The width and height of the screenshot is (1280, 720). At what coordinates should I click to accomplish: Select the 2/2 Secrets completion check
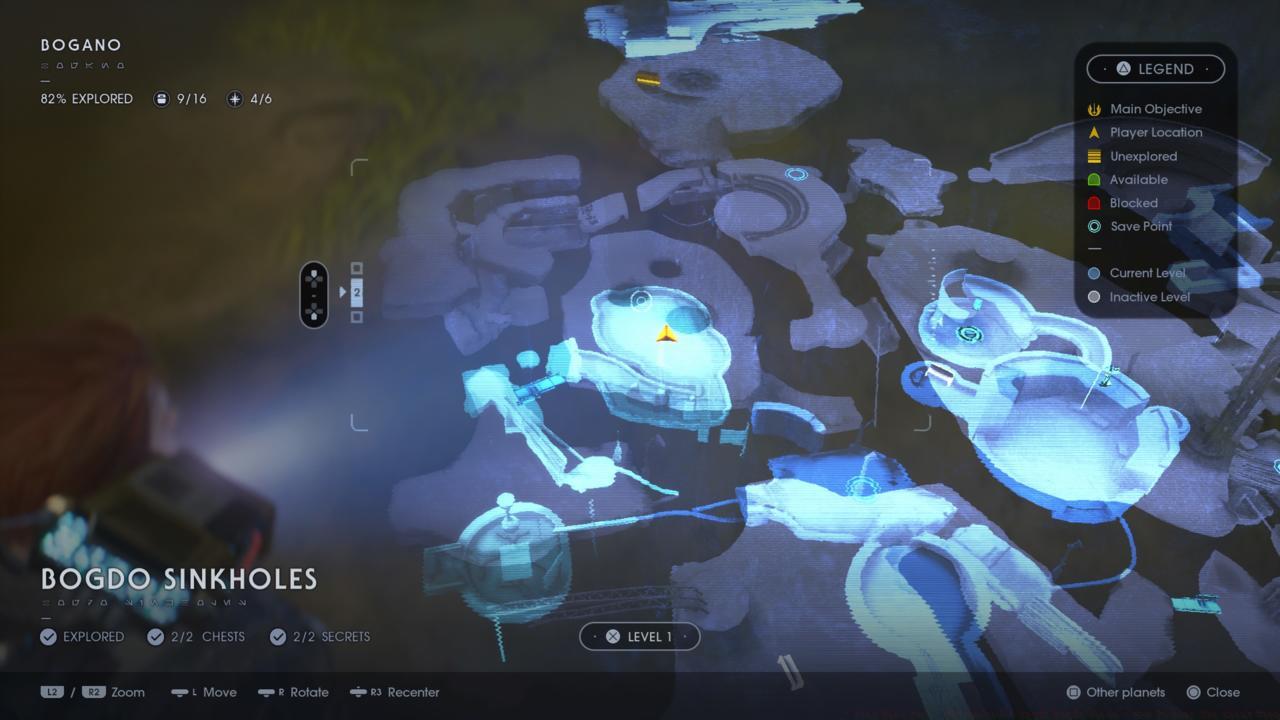[277, 636]
